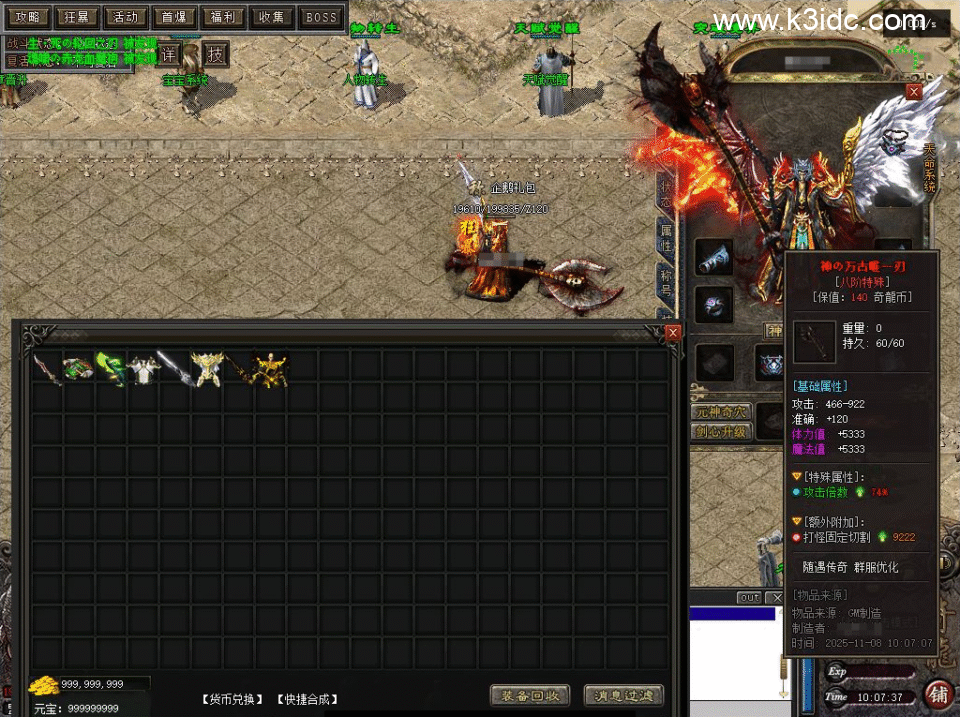Close the inventory bag window
This screenshot has height=717, width=960.
673,332
